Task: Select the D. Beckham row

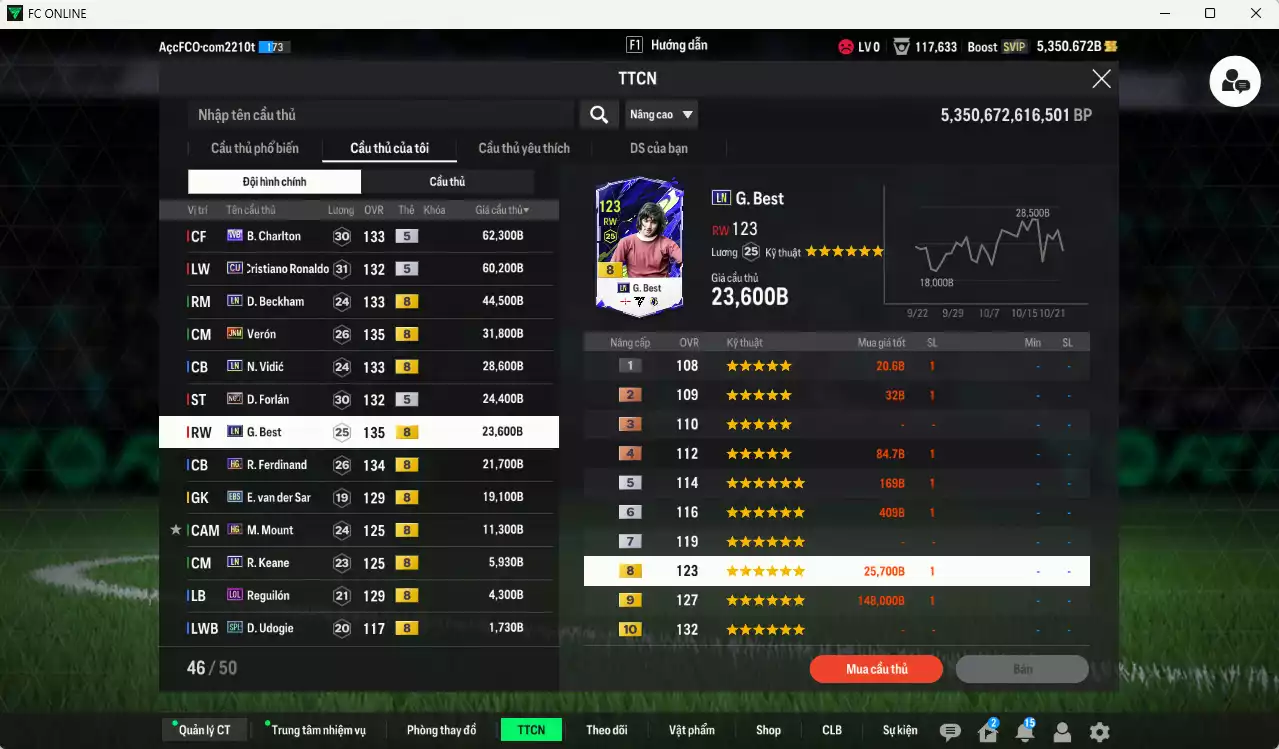Action: pos(358,301)
